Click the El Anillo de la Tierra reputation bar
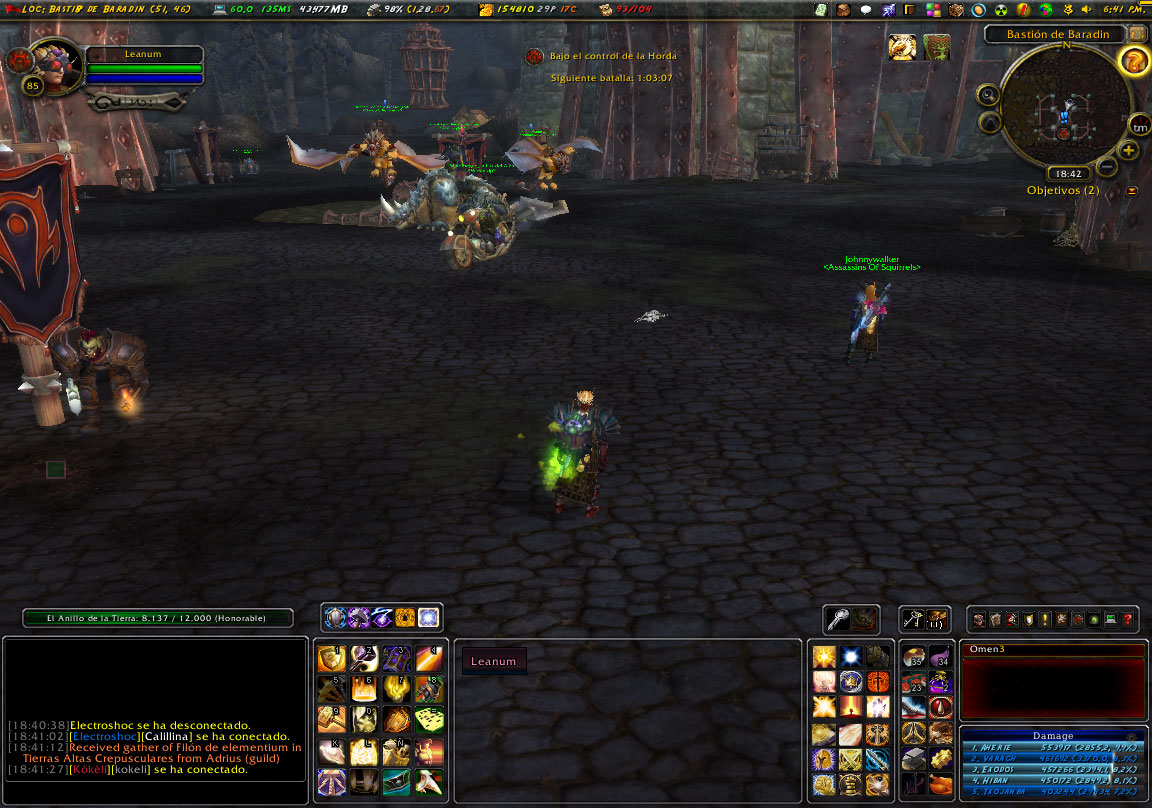This screenshot has height=808, width=1152. point(158,618)
